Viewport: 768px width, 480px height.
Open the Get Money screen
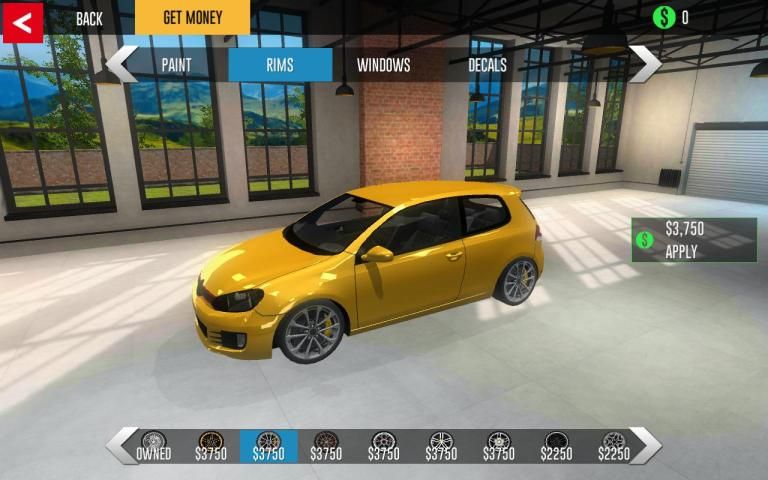tap(192, 18)
